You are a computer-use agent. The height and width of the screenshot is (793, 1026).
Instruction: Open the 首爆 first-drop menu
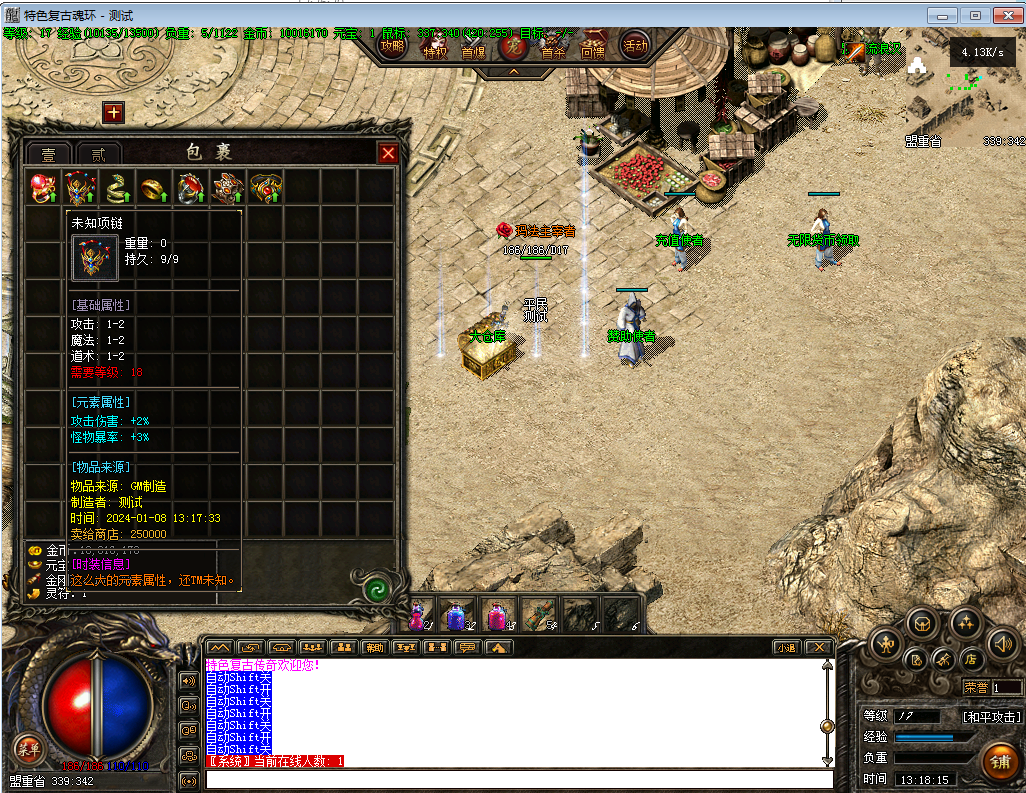click(x=473, y=50)
